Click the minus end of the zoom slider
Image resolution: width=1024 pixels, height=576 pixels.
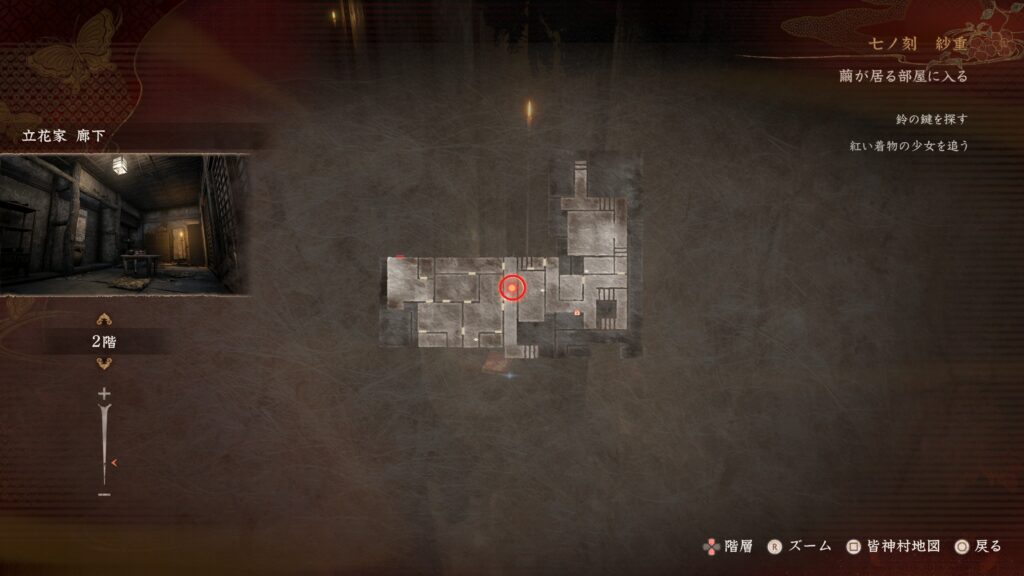pos(104,494)
